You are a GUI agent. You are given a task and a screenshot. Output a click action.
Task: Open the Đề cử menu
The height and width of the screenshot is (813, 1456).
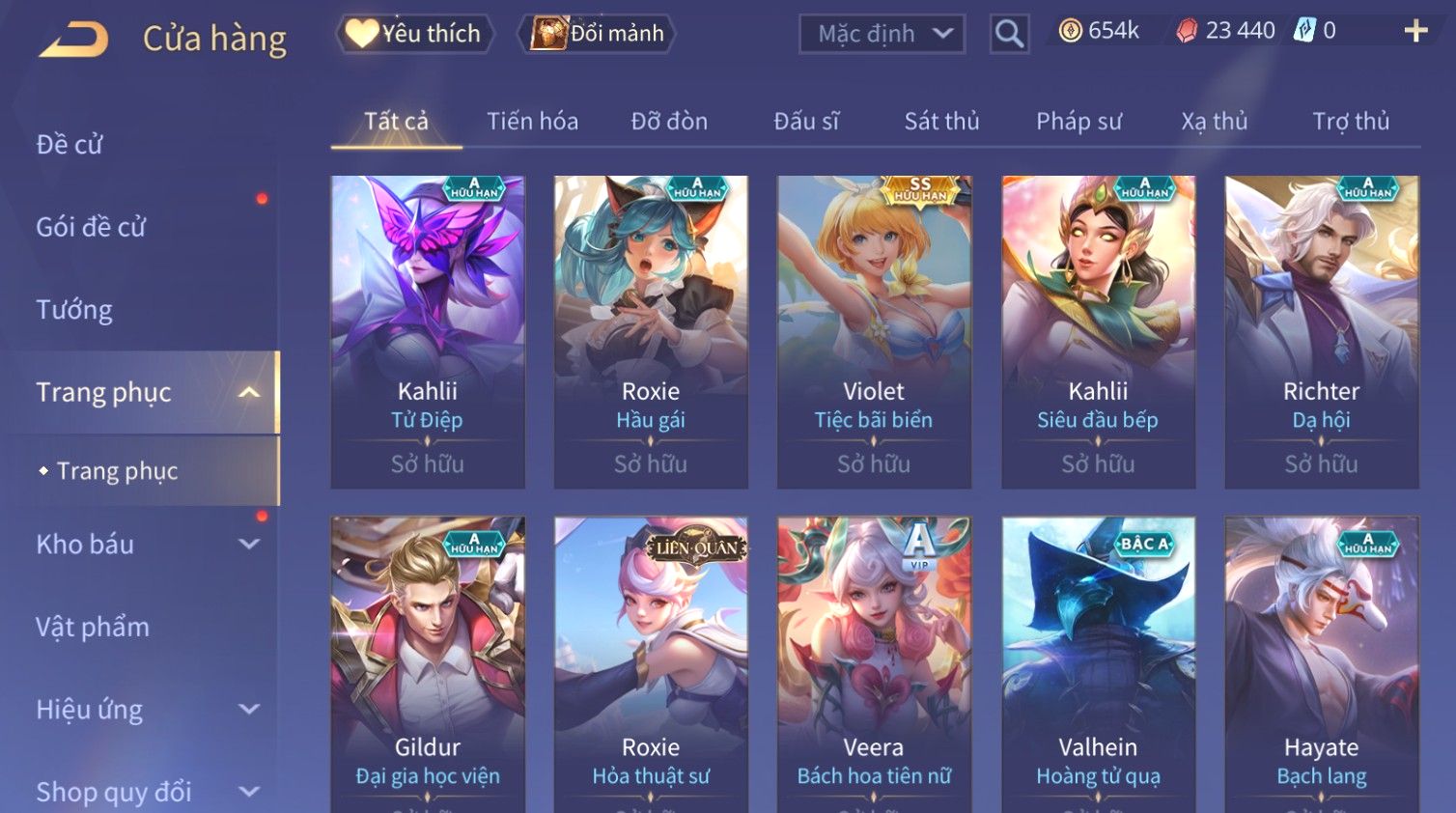(x=70, y=145)
